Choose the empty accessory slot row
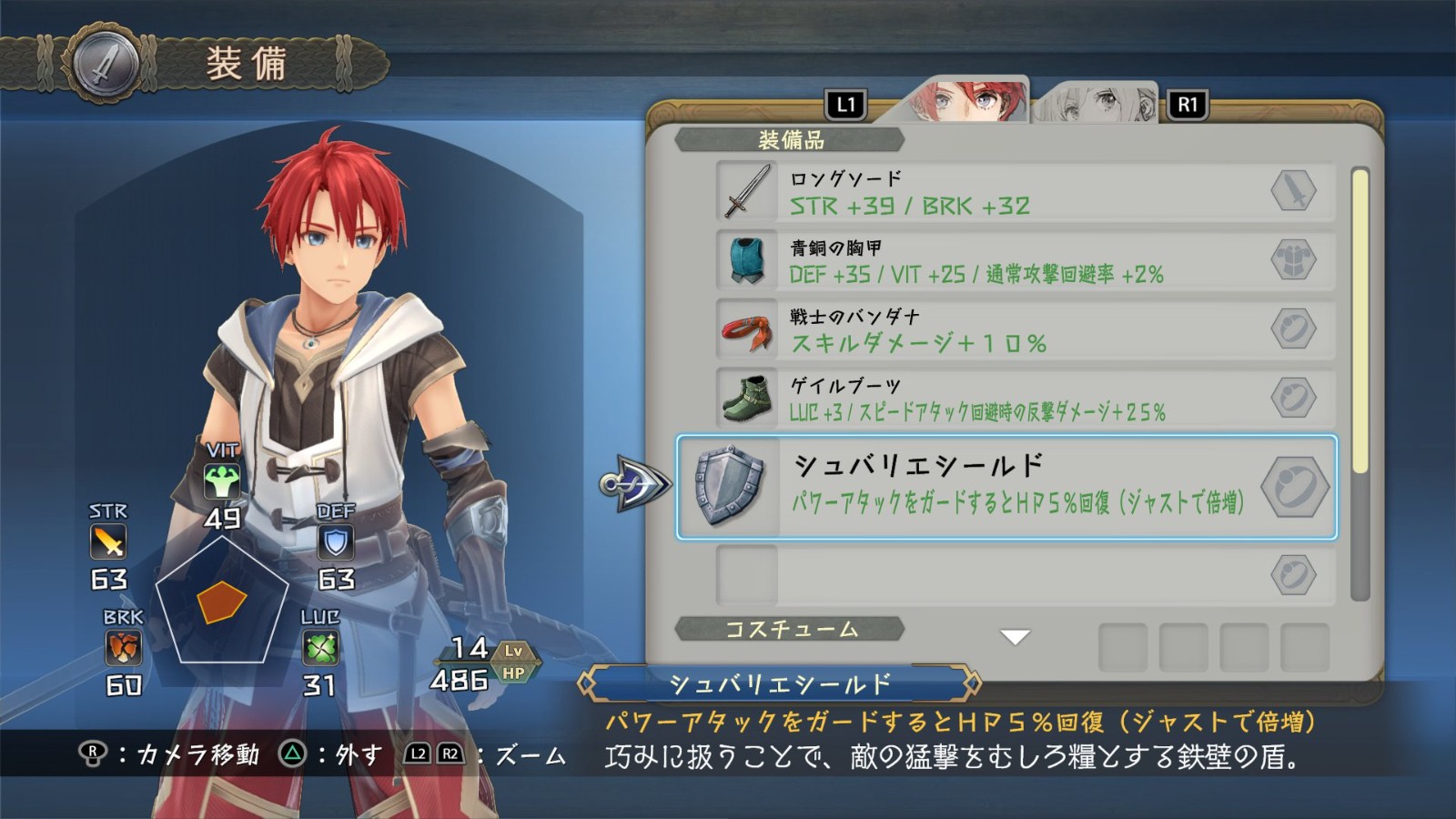Screen dimensions: 1456x819 1024,575
